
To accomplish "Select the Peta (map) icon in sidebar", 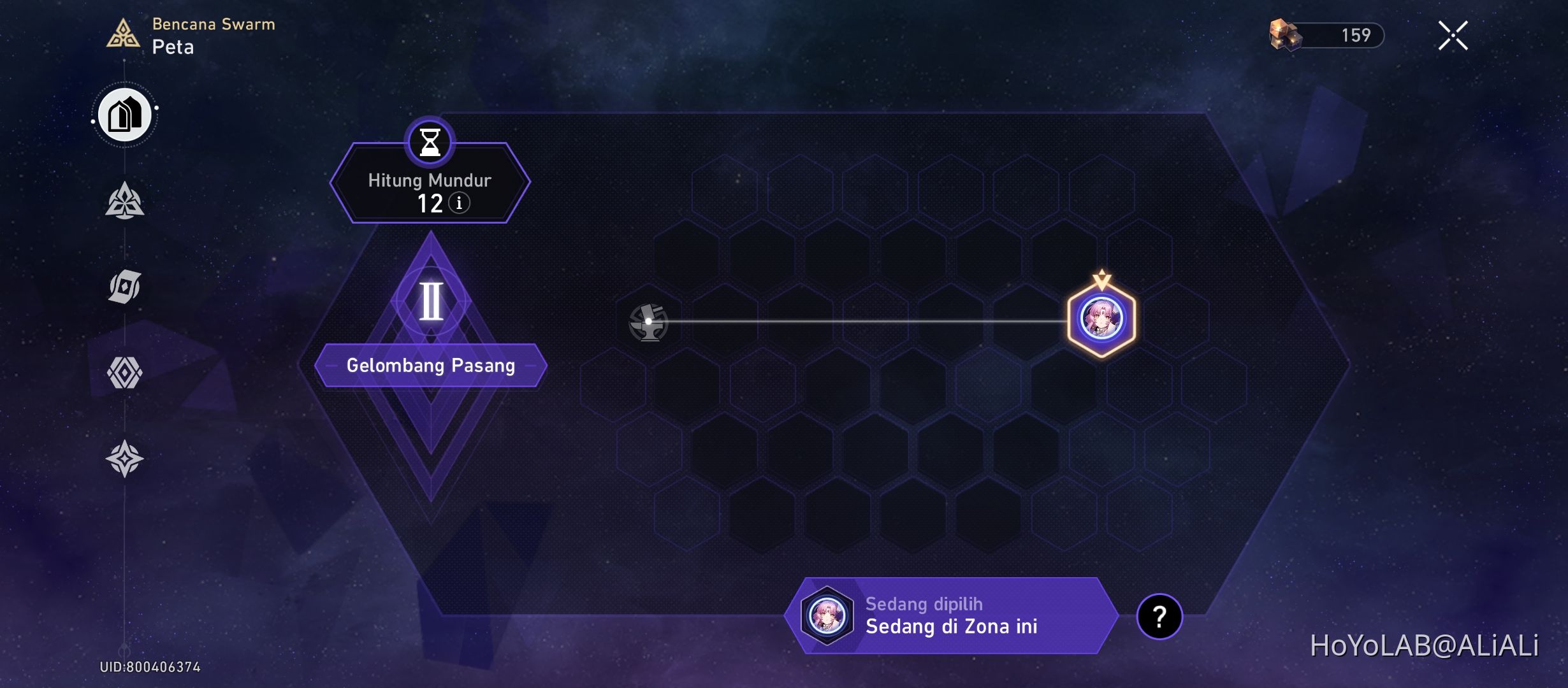I will pos(126,115).
